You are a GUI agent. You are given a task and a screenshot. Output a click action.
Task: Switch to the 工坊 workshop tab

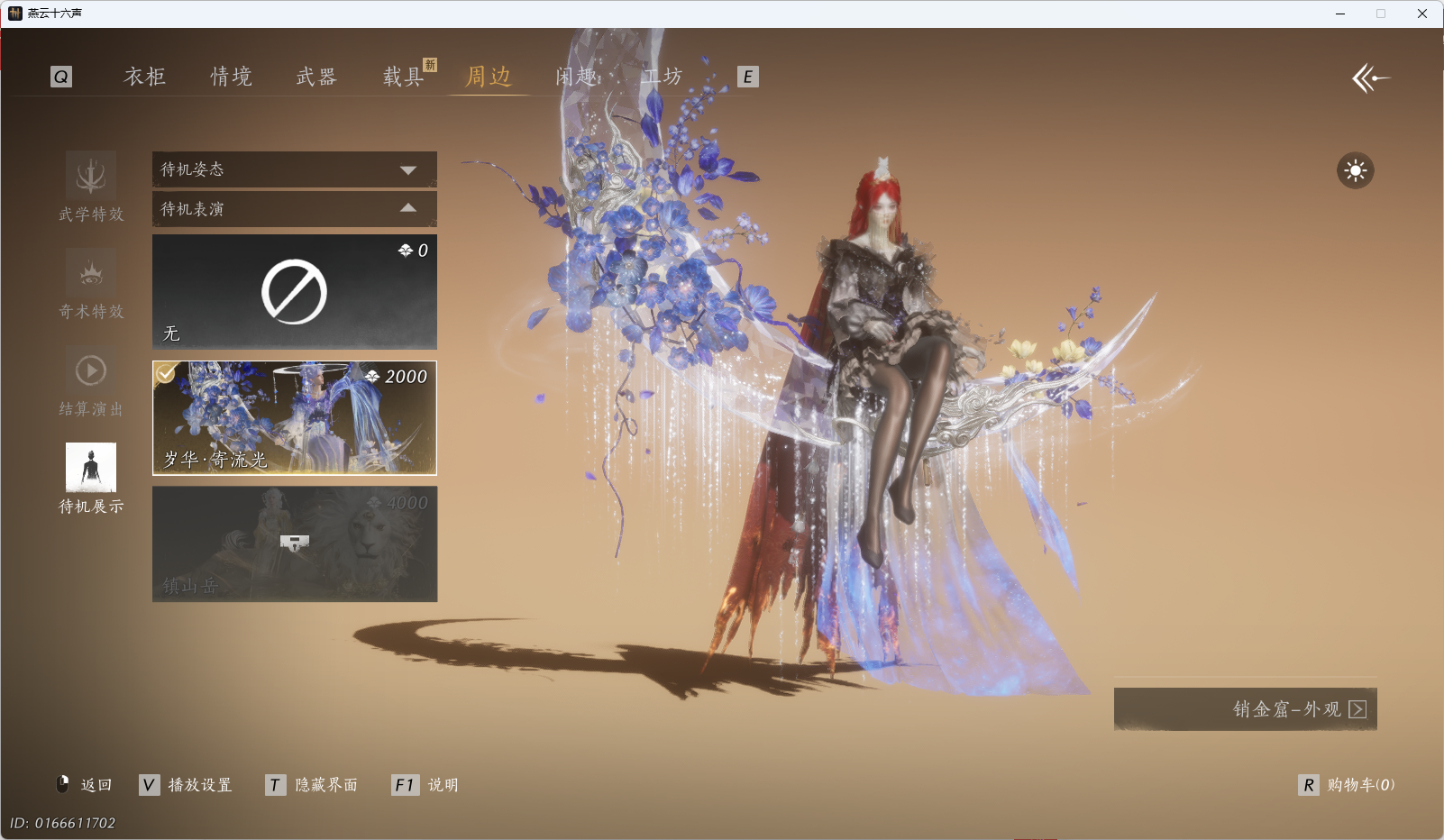pyautogui.click(x=663, y=77)
